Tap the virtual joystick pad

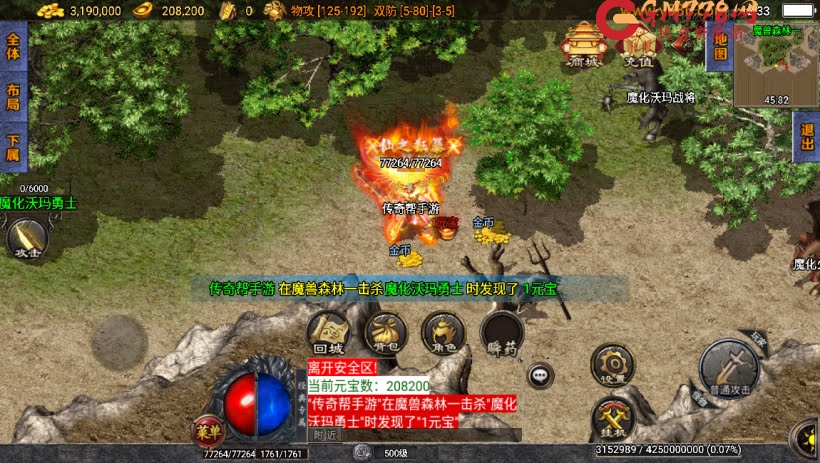click(x=120, y=341)
